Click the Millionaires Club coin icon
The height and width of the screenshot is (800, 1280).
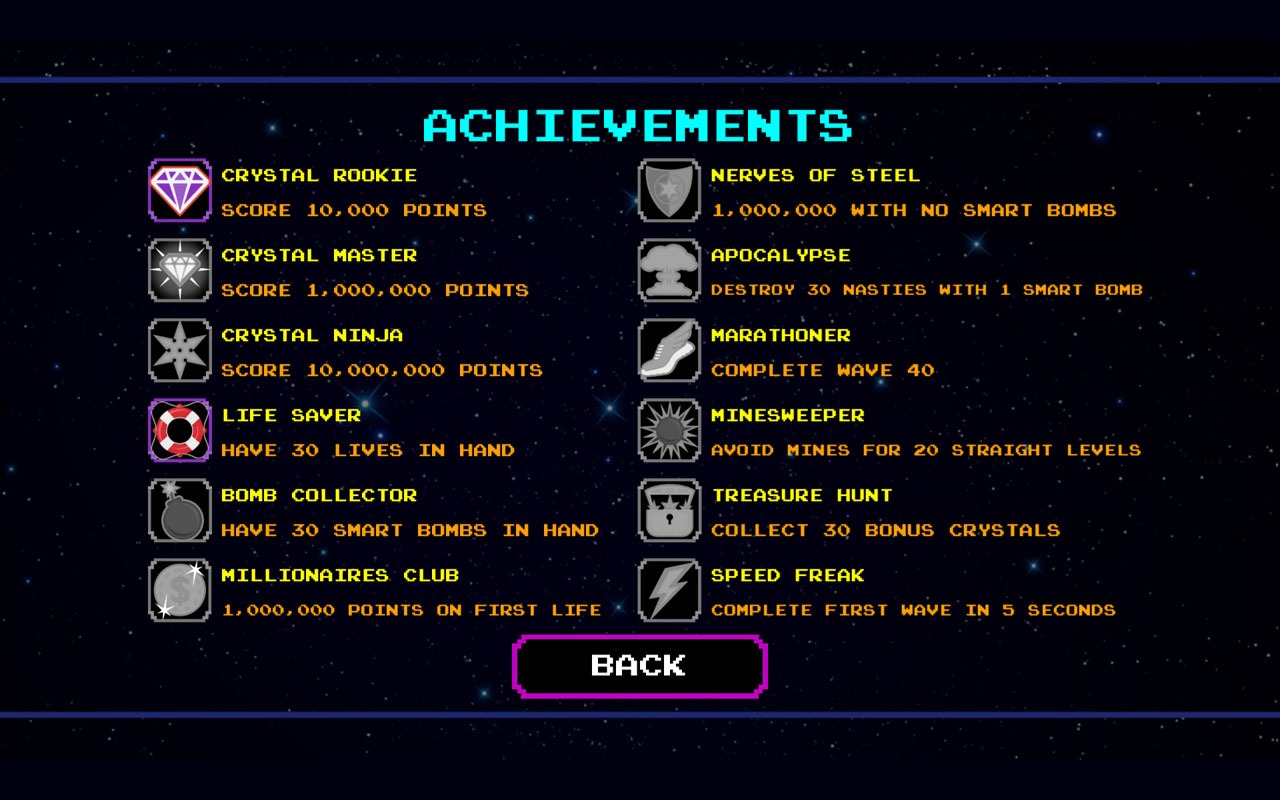point(179,590)
